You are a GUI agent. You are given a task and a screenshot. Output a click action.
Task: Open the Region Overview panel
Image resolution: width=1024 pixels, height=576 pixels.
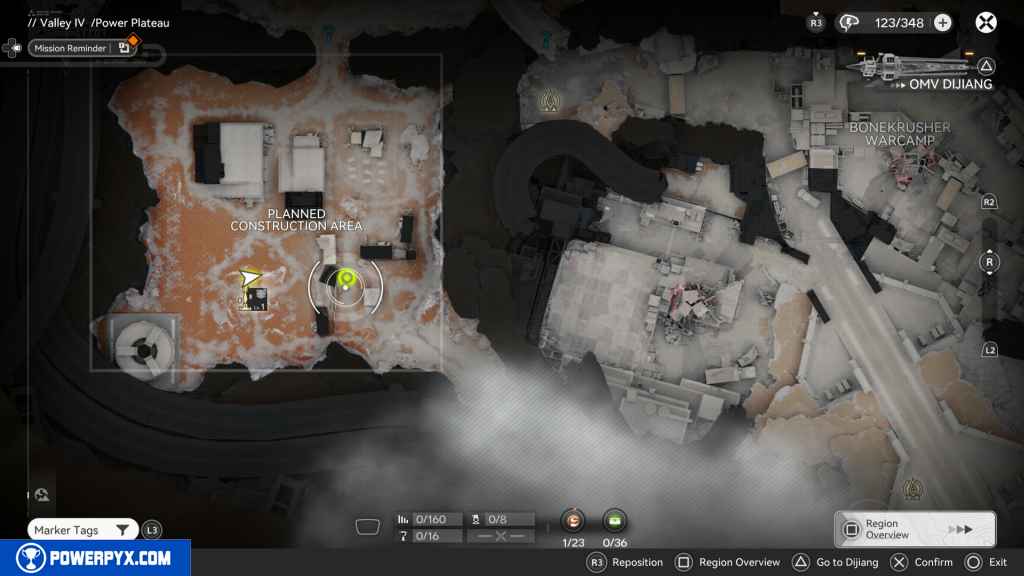(914, 529)
